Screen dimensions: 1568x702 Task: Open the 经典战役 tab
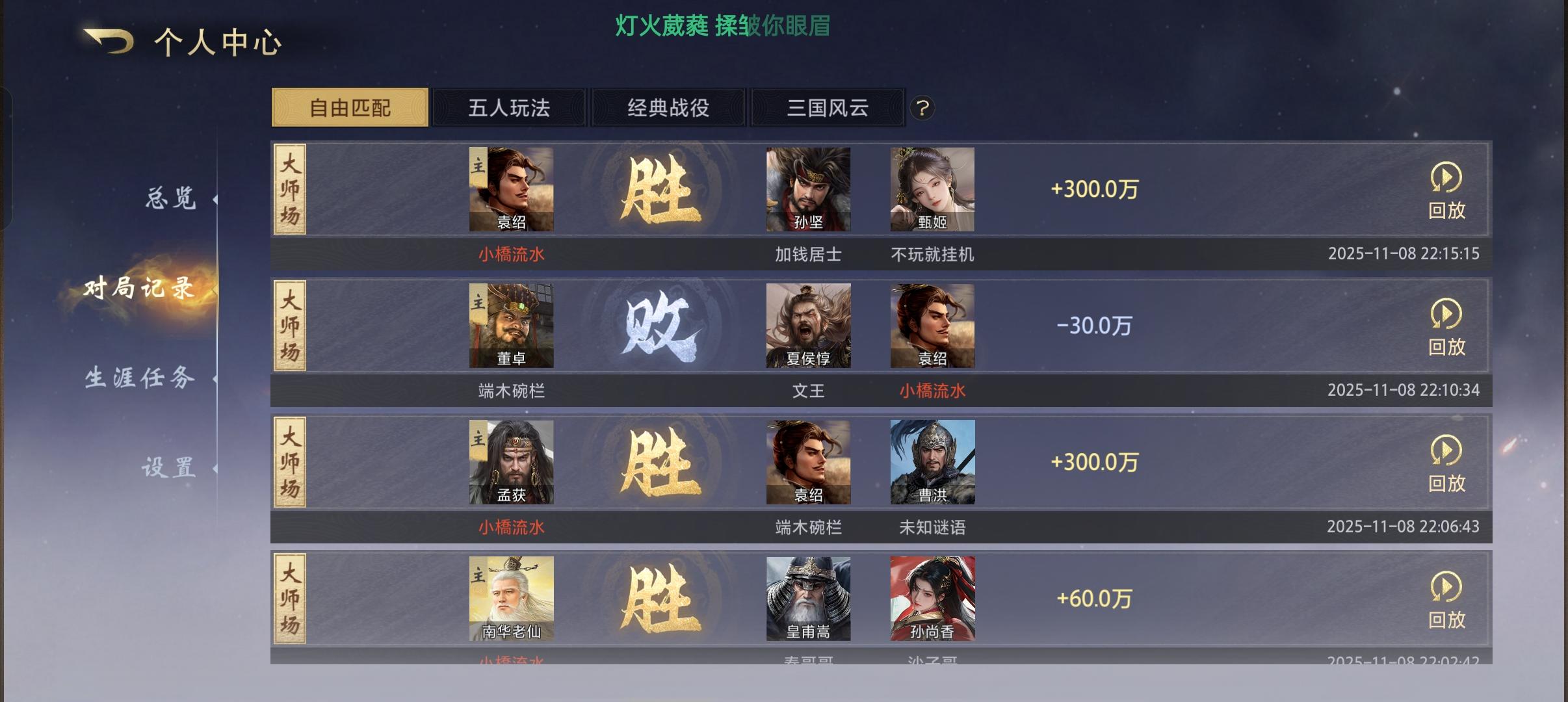pyautogui.click(x=668, y=108)
